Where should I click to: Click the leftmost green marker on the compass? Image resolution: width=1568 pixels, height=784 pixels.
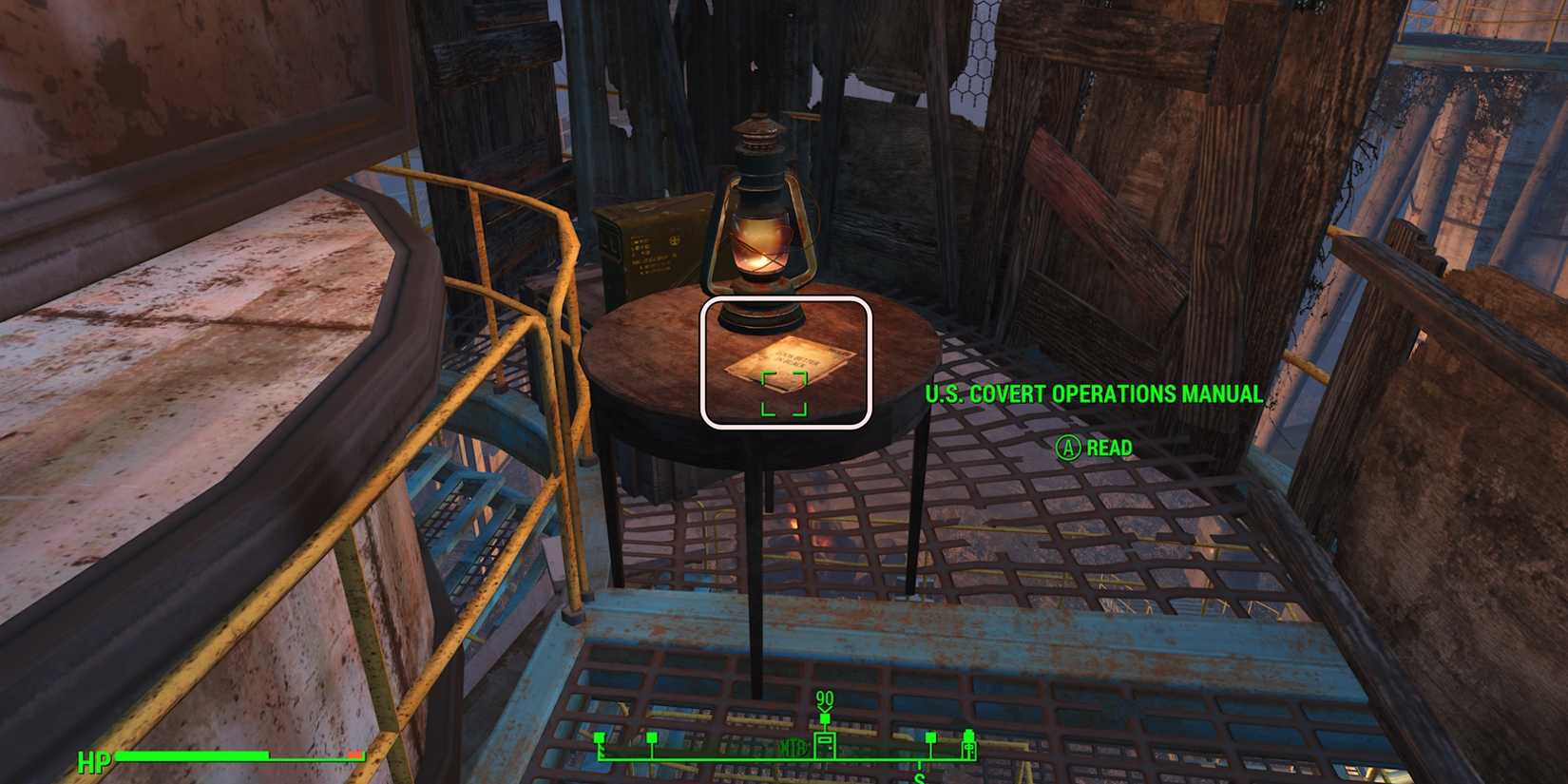pos(599,736)
